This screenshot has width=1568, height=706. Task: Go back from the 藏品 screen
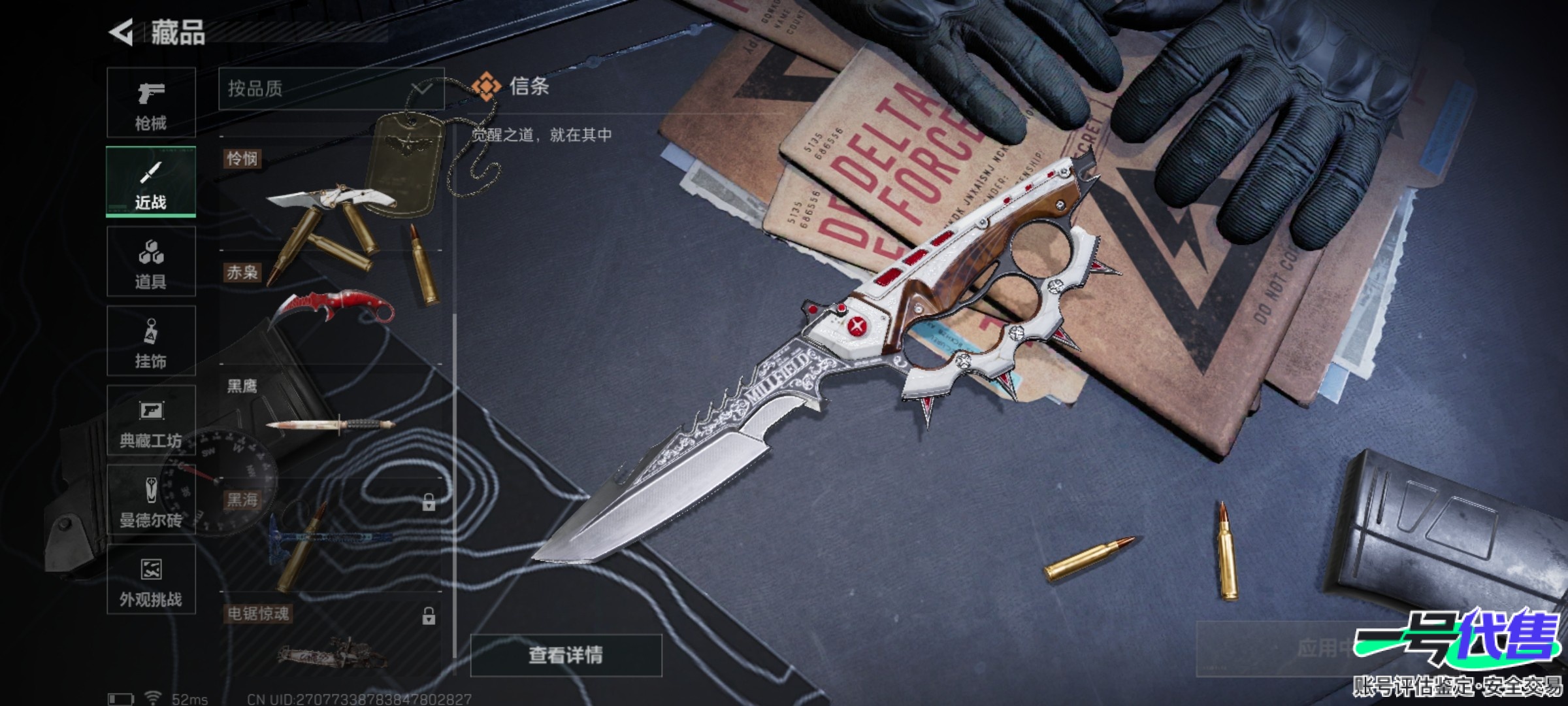point(122,32)
